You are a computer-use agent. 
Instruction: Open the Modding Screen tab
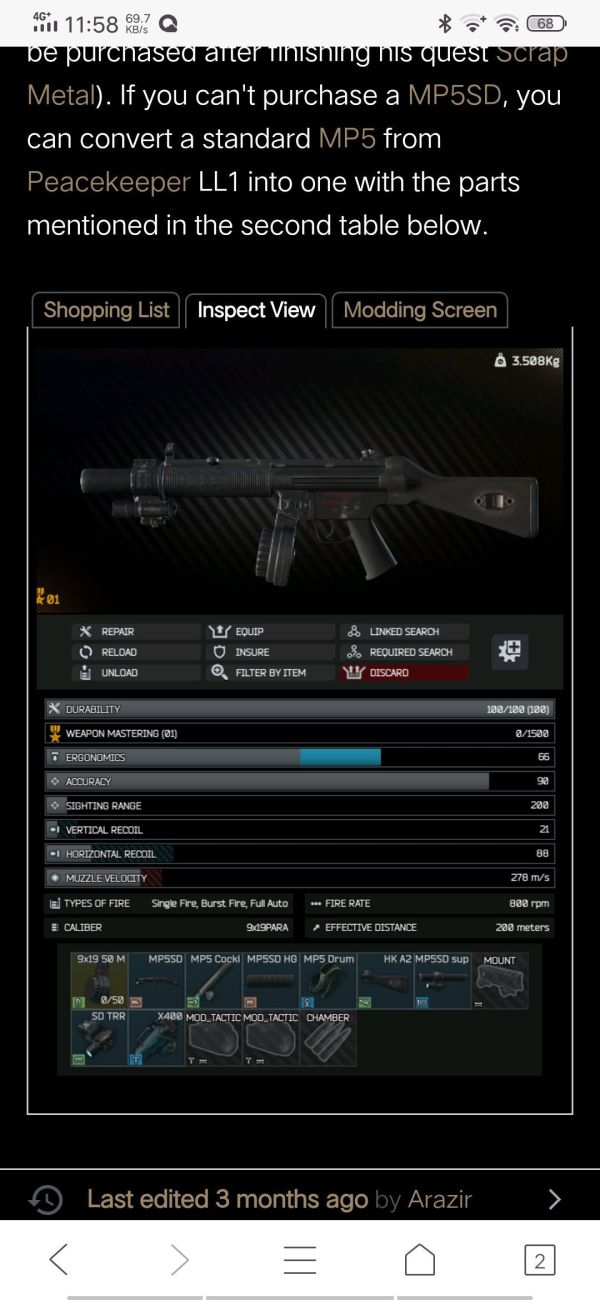tap(420, 310)
